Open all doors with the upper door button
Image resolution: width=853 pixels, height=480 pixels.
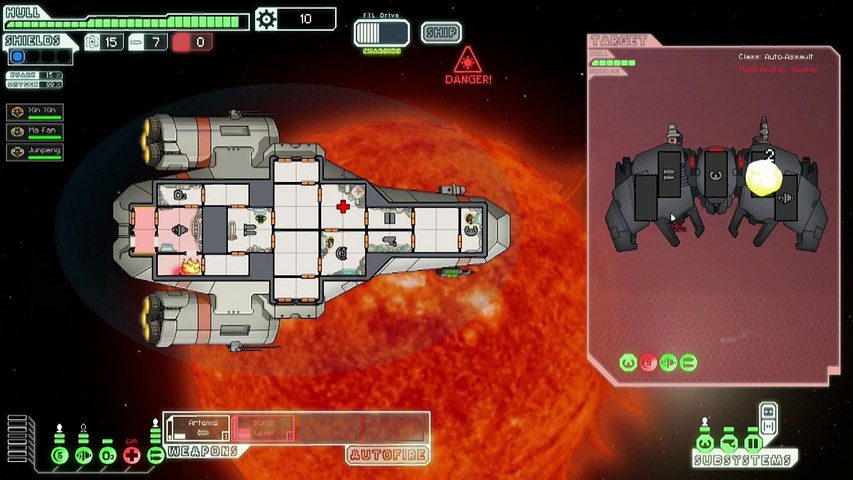click(x=768, y=410)
